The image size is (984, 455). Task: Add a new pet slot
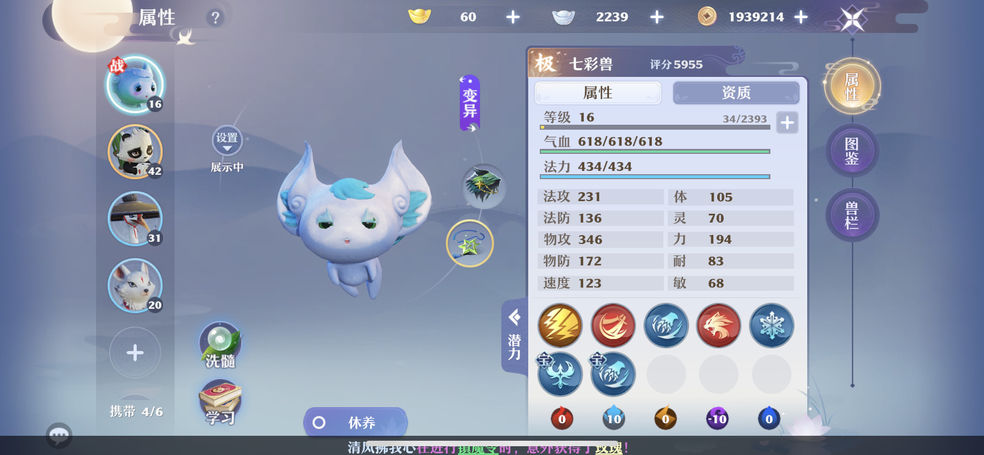[135, 352]
